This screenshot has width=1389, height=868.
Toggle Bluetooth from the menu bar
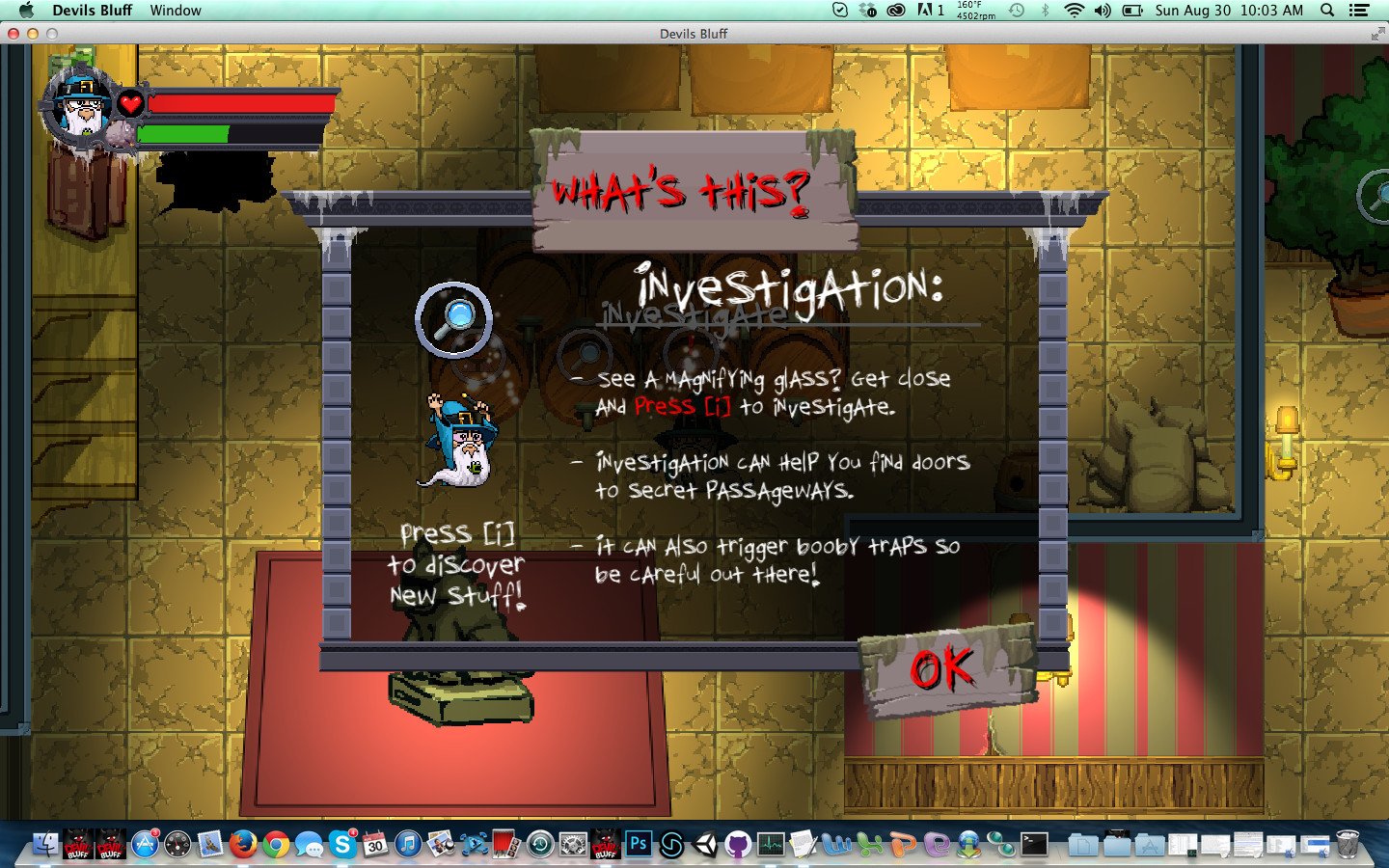click(1046, 11)
